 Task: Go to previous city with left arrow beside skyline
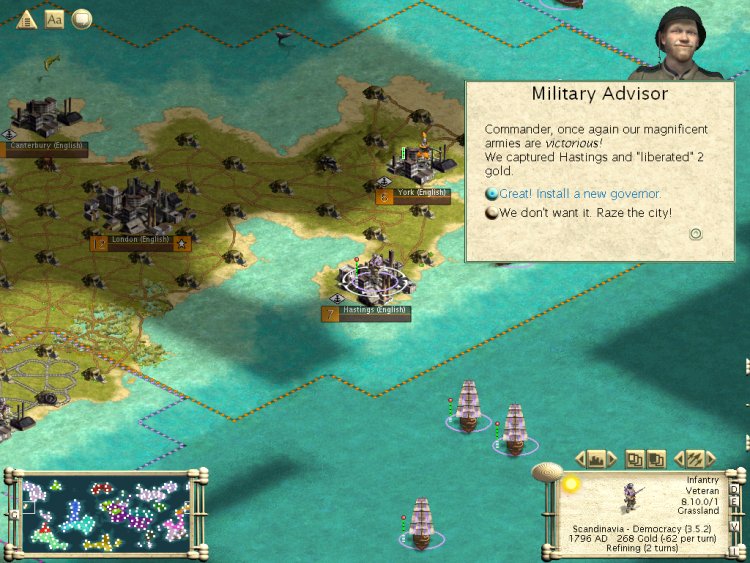[x=580, y=459]
